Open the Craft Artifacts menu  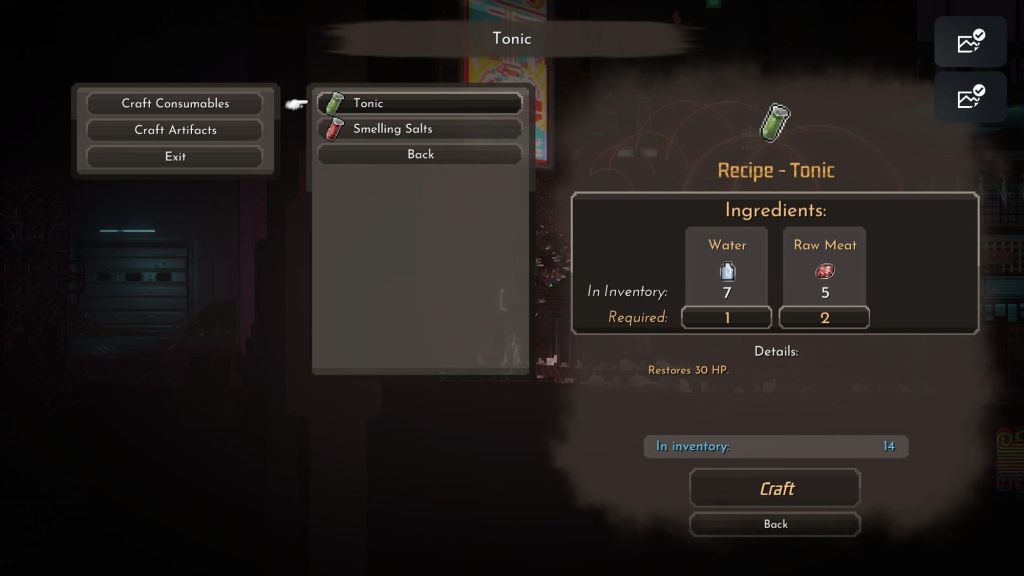[175, 130]
